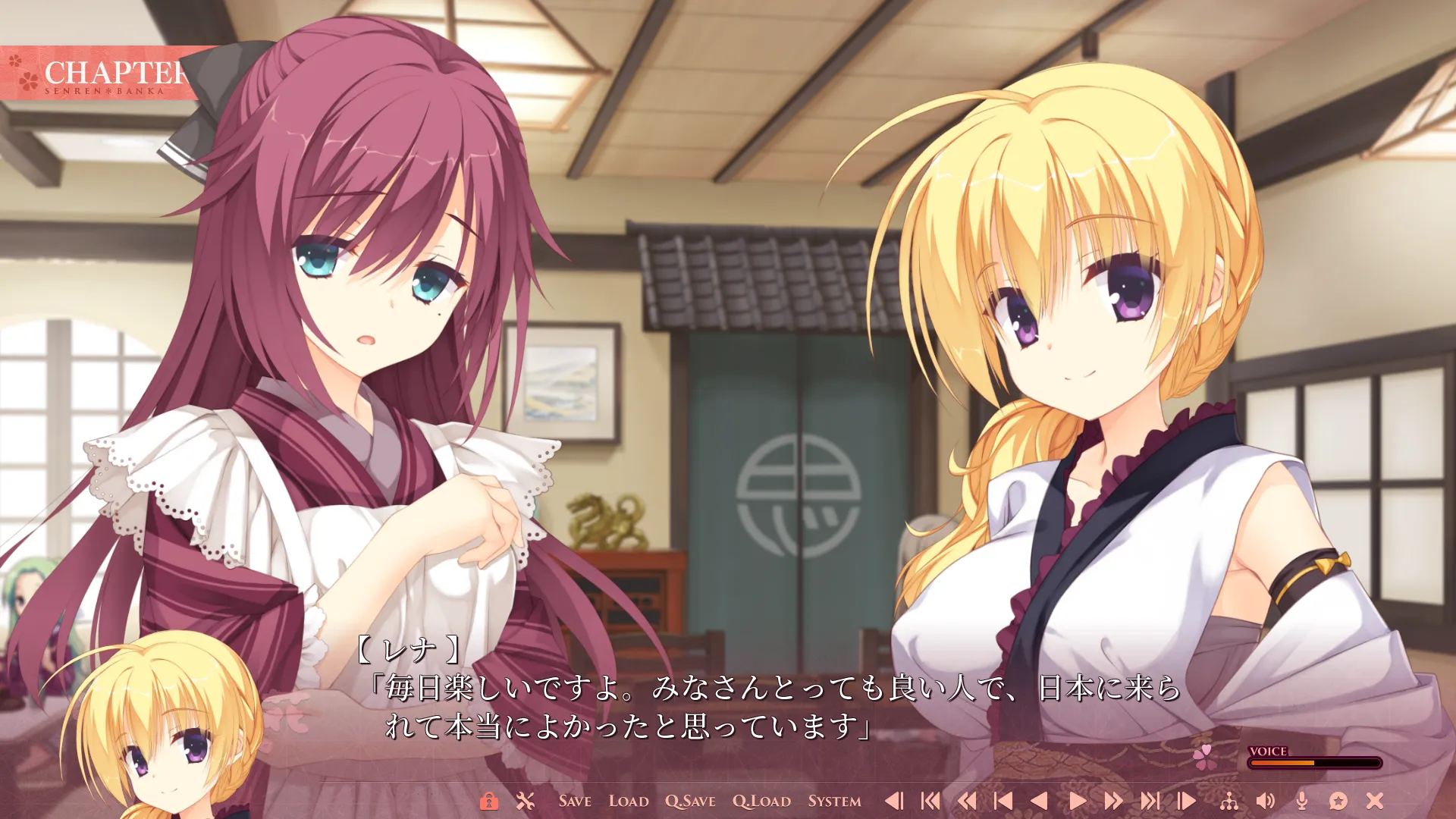Image resolution: width=1456 pixels, height=819 pixels.
Task: Open the Load menu
Action: tap(629, 801)
